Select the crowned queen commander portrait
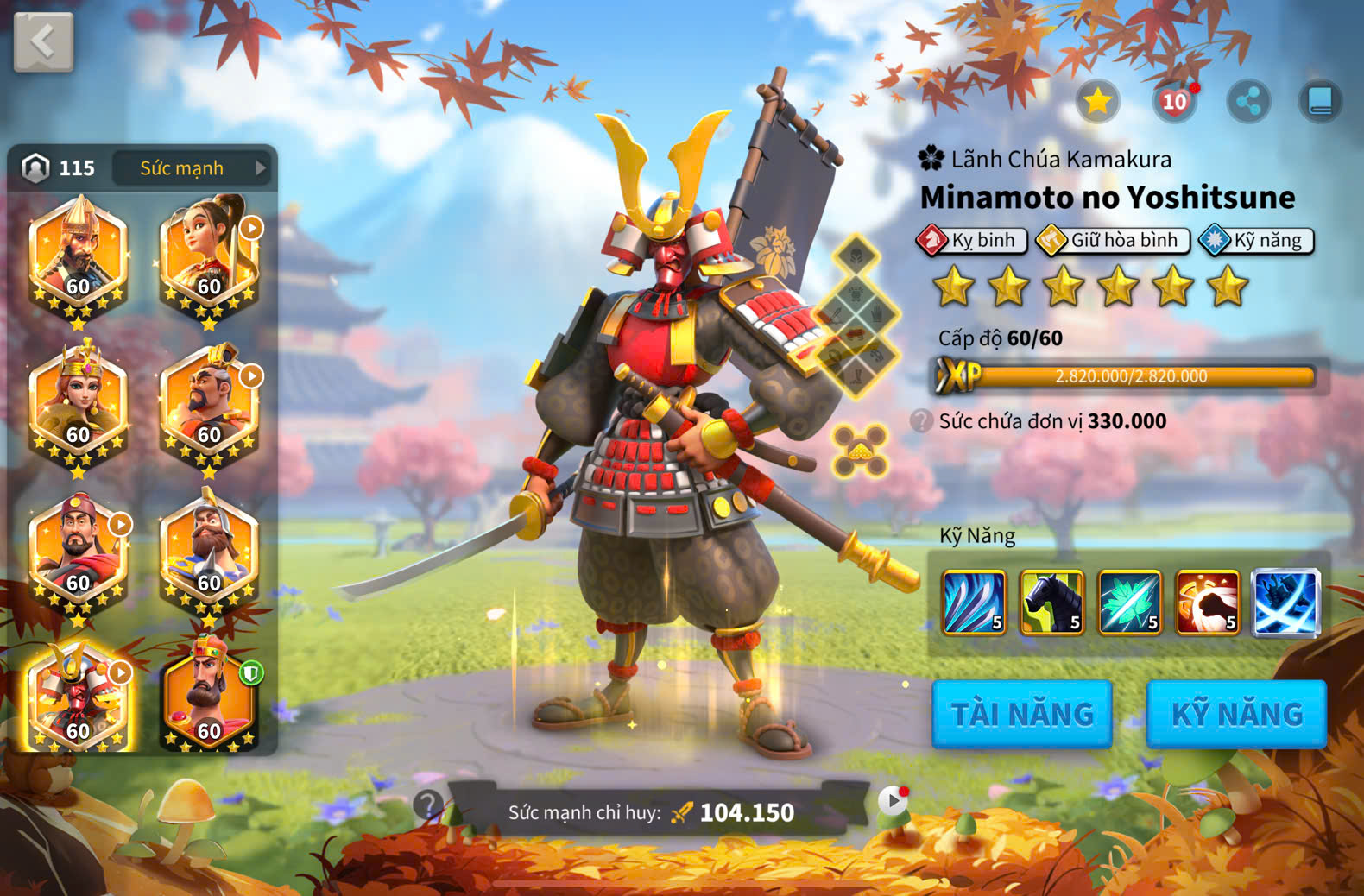 click(x=79, y=403)
